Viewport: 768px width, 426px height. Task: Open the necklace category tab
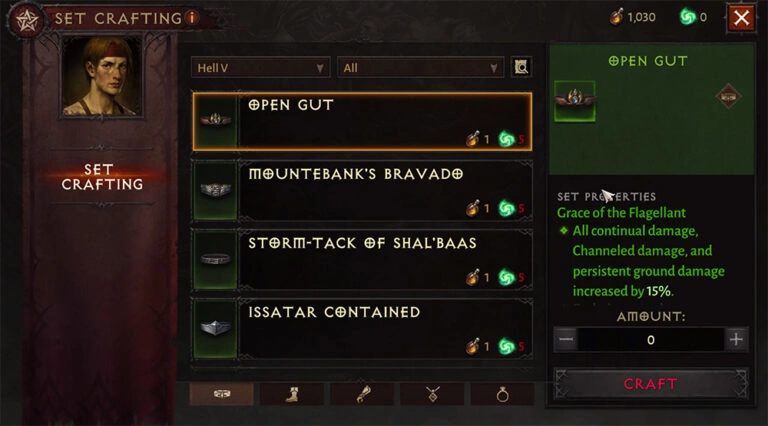[x=431, y=394]
